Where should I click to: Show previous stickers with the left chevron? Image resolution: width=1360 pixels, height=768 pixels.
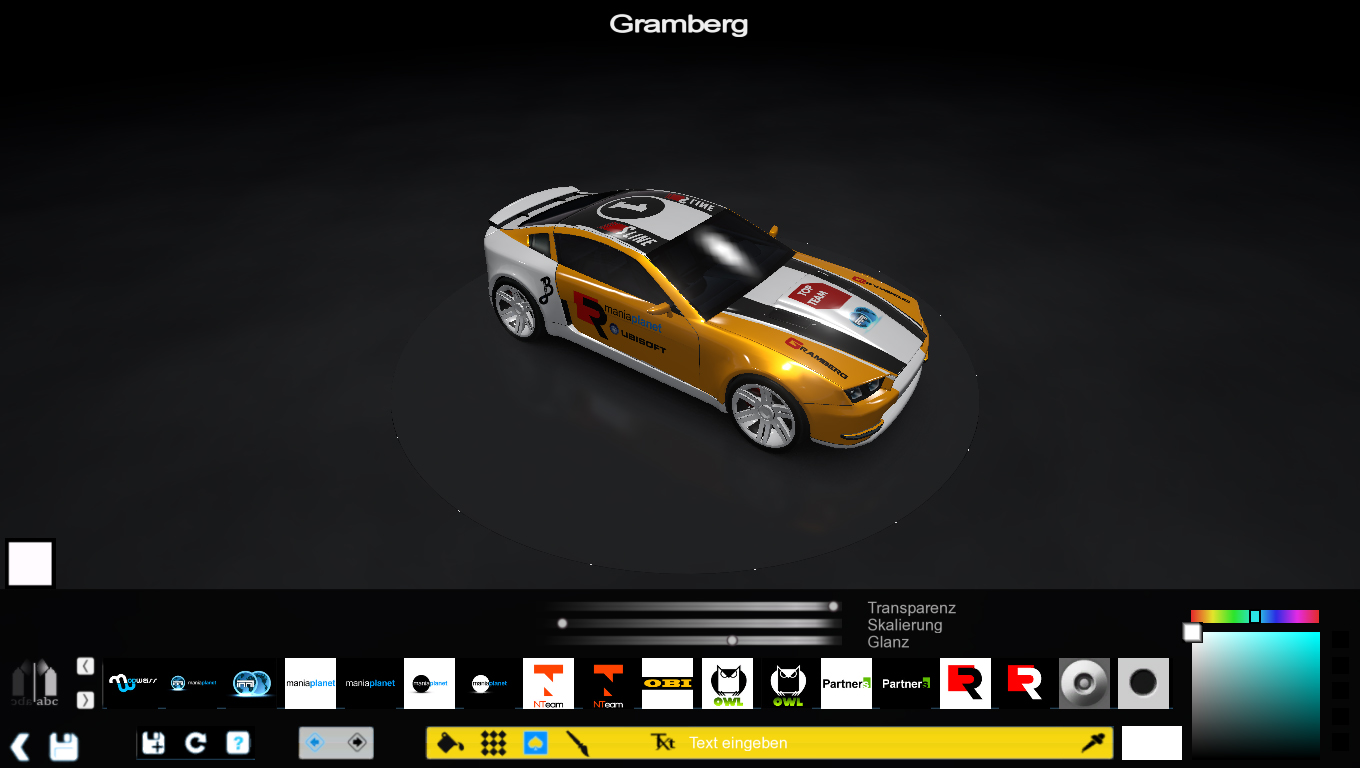(x=85, y=666)
